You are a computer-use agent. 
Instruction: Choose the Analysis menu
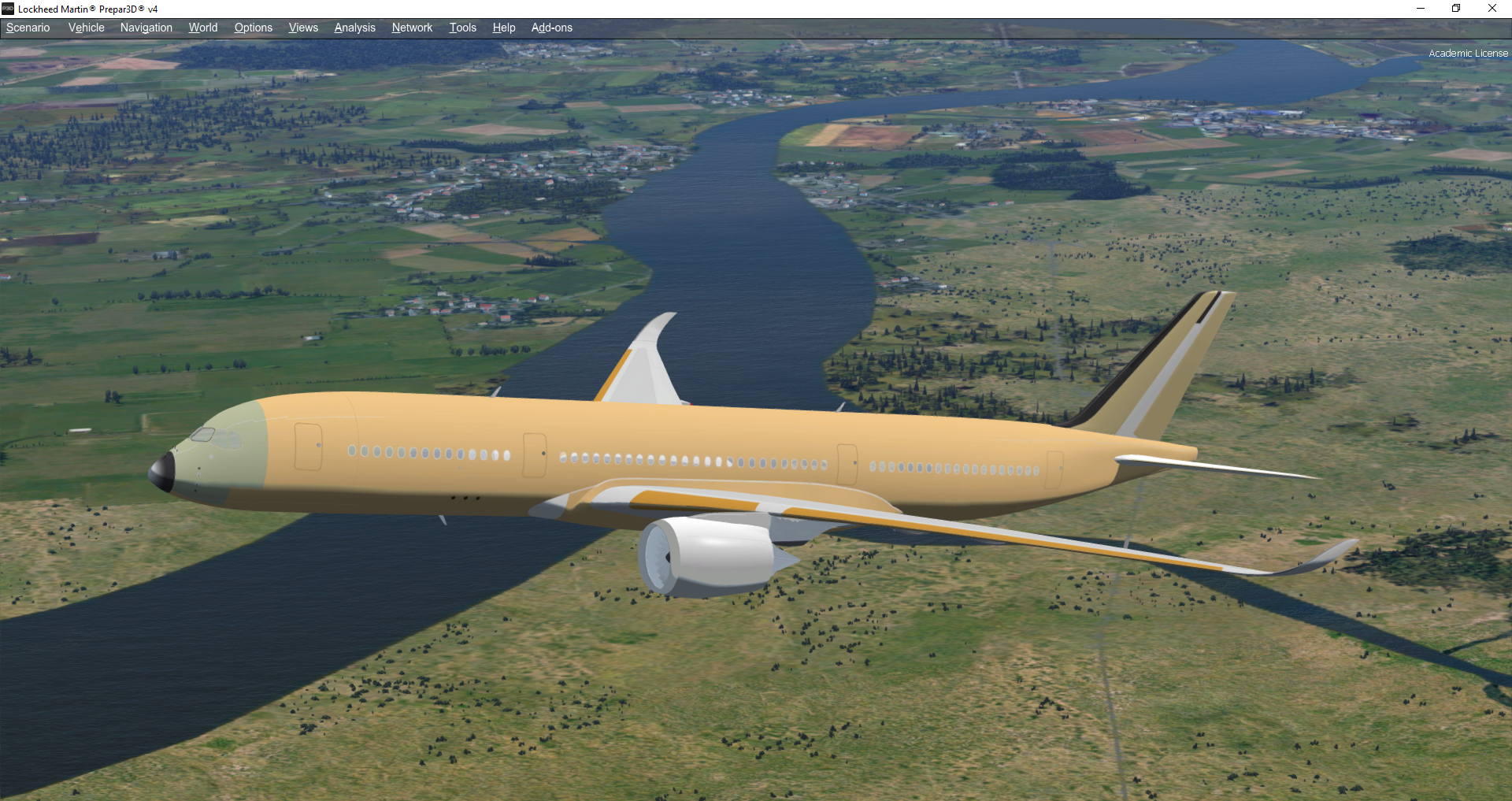pyautogui.click(x=354, y=28)
